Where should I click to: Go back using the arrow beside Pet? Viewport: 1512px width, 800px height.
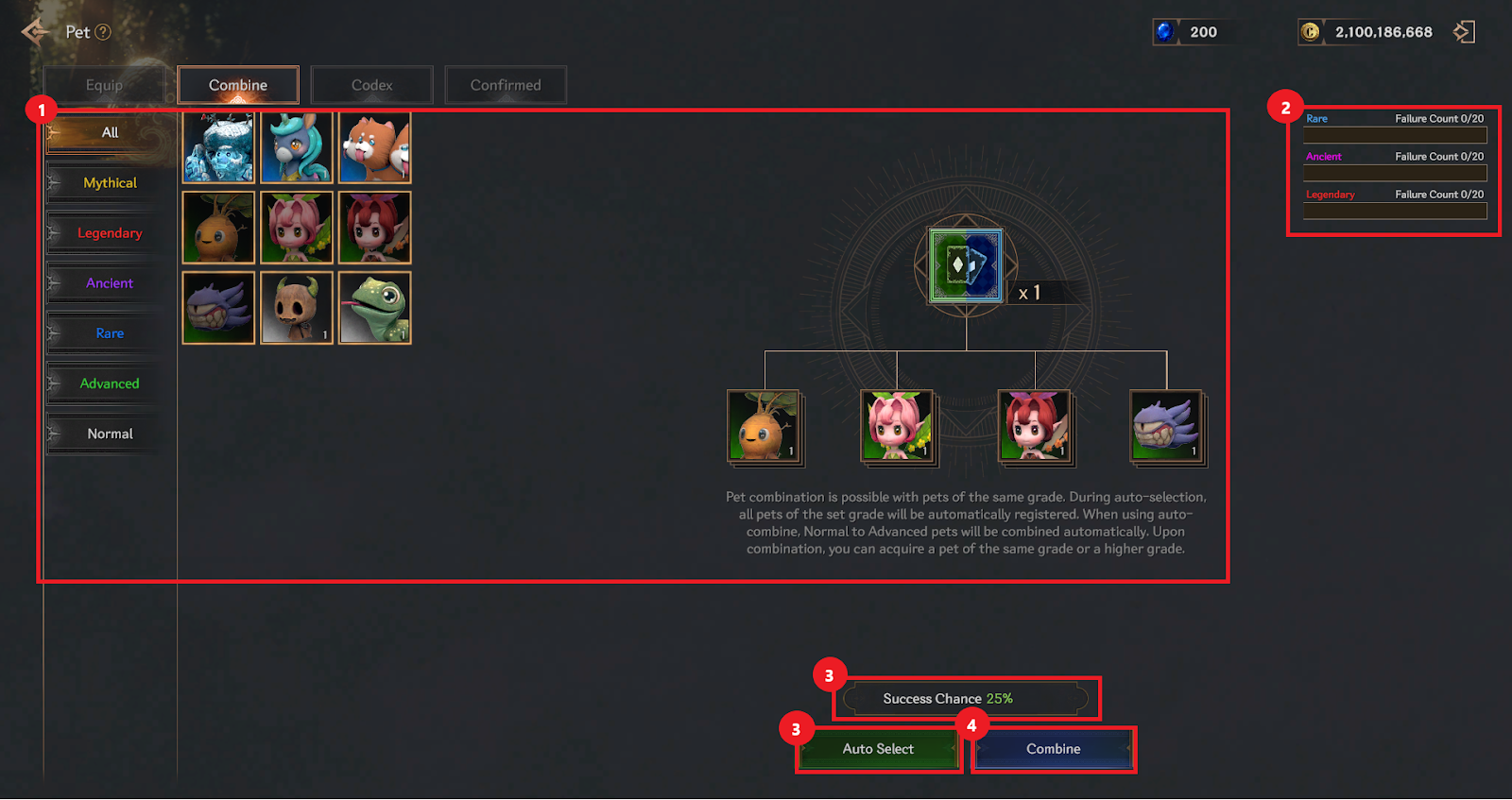tap(34, 32)
